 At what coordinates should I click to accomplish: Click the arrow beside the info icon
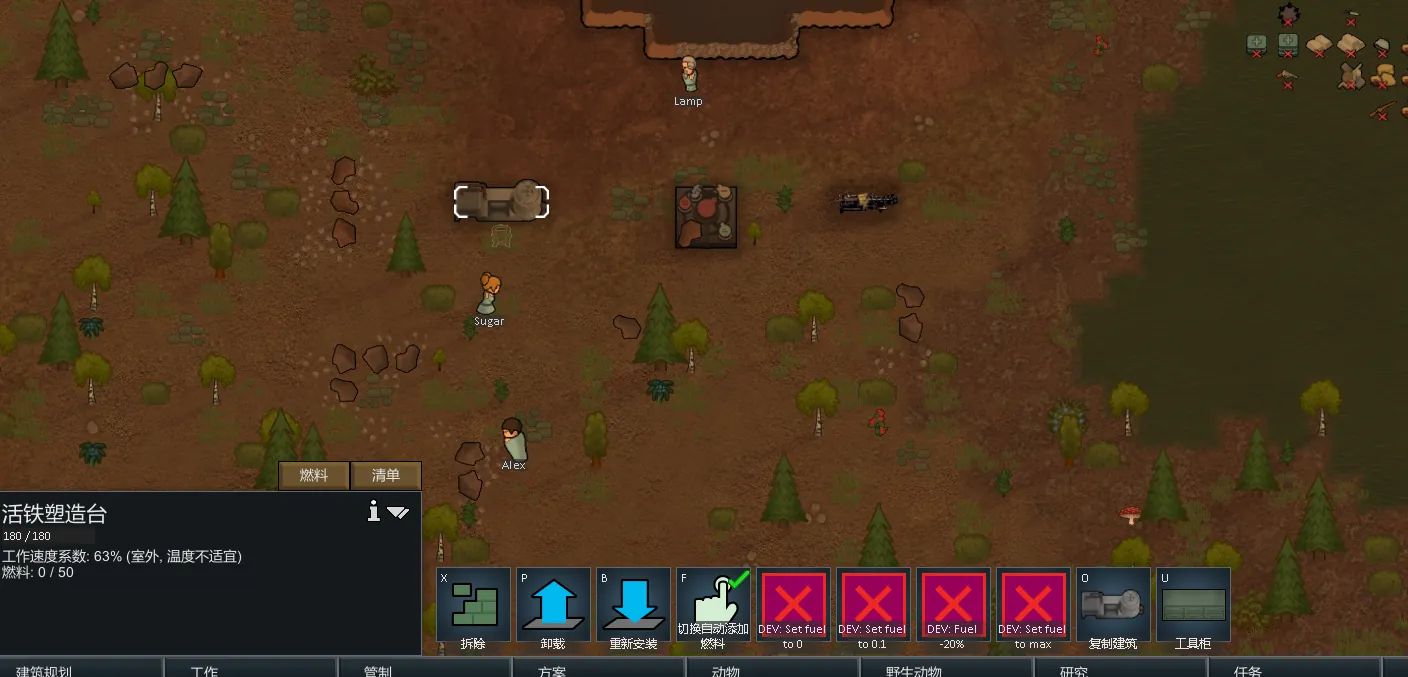[x=398, y=513]
